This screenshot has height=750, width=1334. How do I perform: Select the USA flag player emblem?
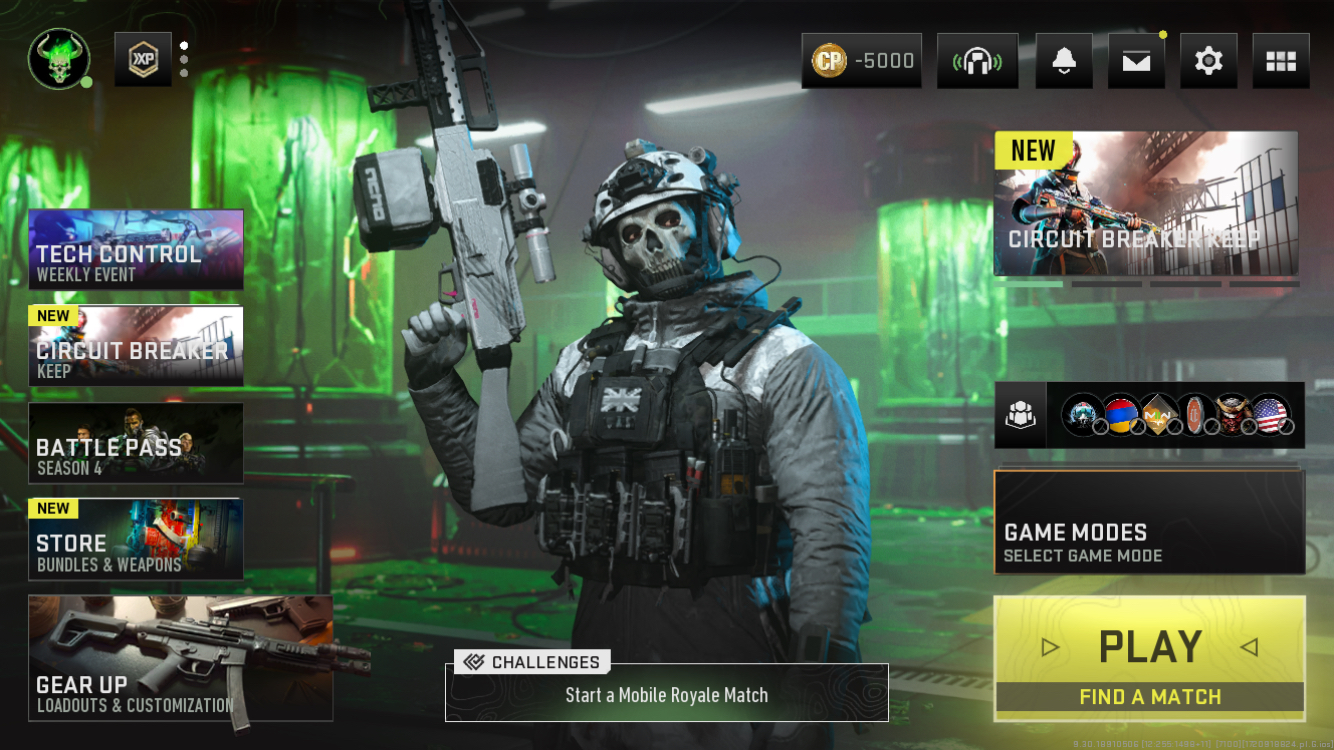[x=1270, y=414]
